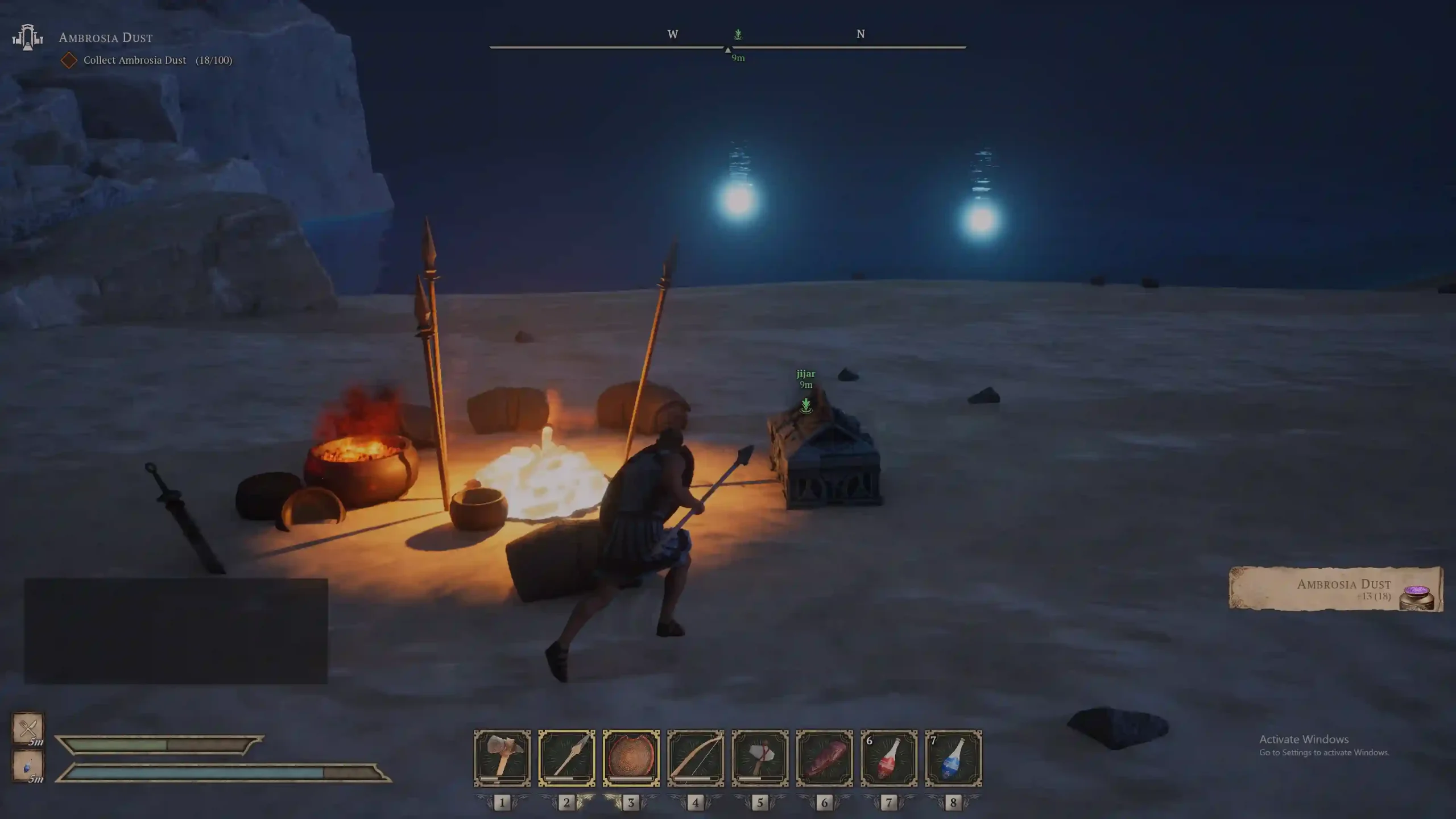This screenshot has height=819, width=1456.
Task: Click the blue potion buff icon
Action: point(28,766)
